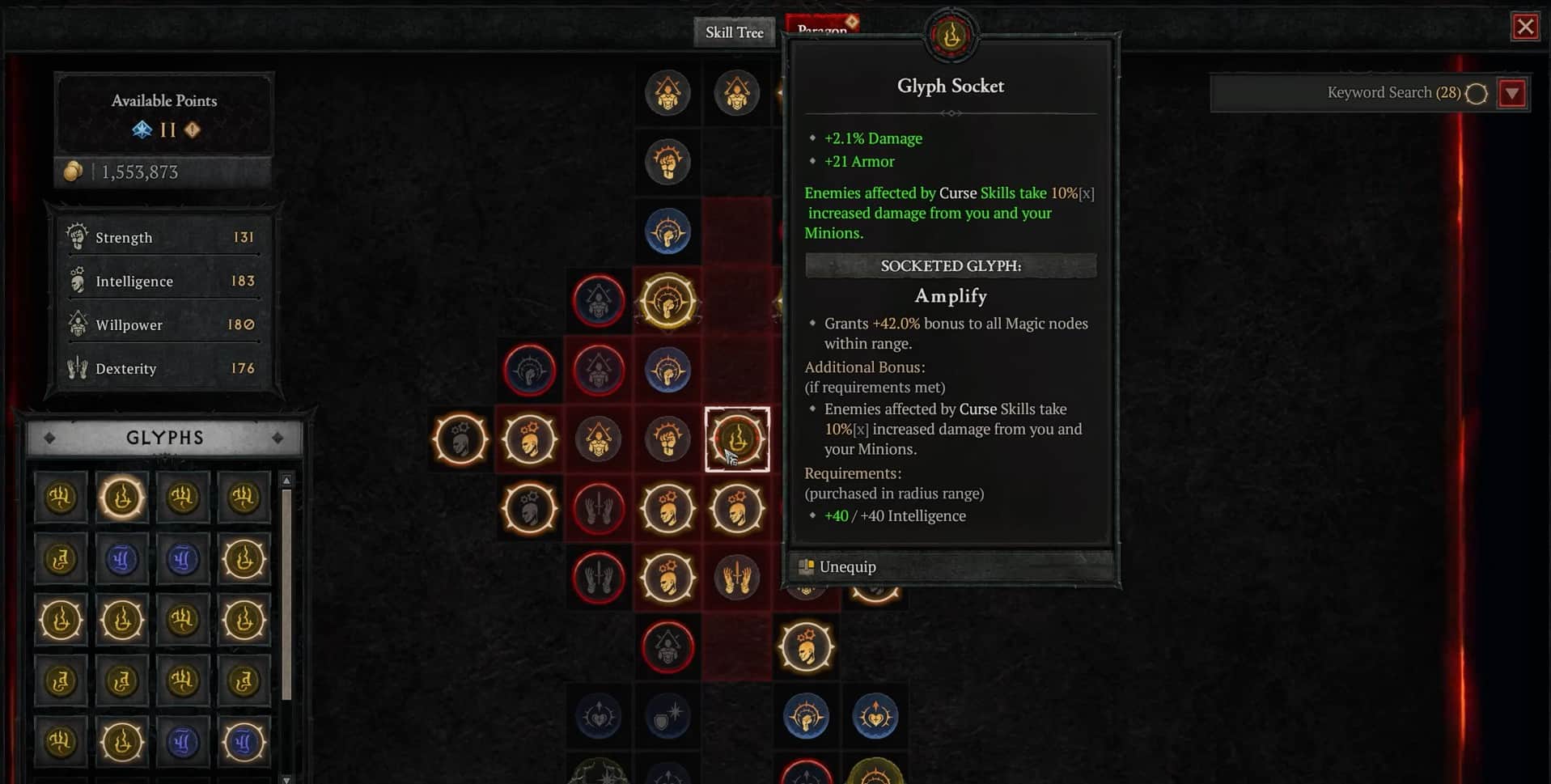The image size is (1551, 784).
Task: Expand the keyword filter ring selector
Action: tap(1476, 93)
